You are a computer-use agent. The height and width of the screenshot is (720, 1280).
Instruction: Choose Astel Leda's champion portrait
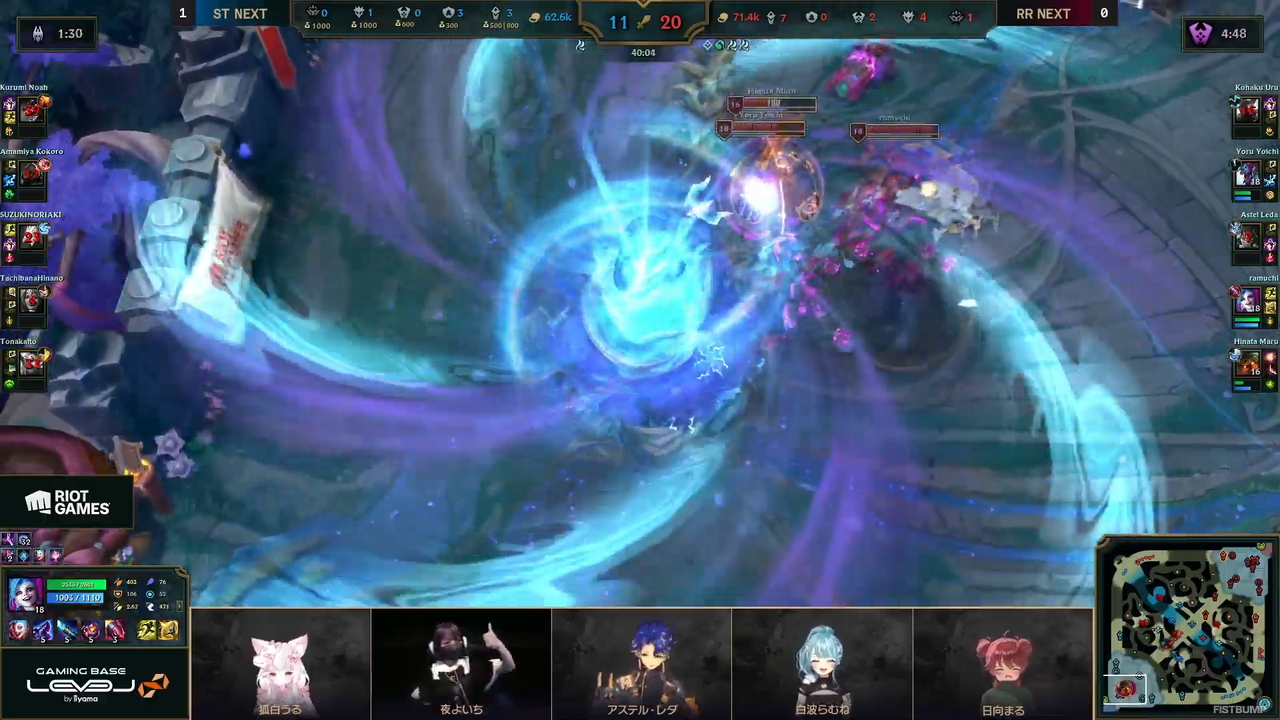1247,237
